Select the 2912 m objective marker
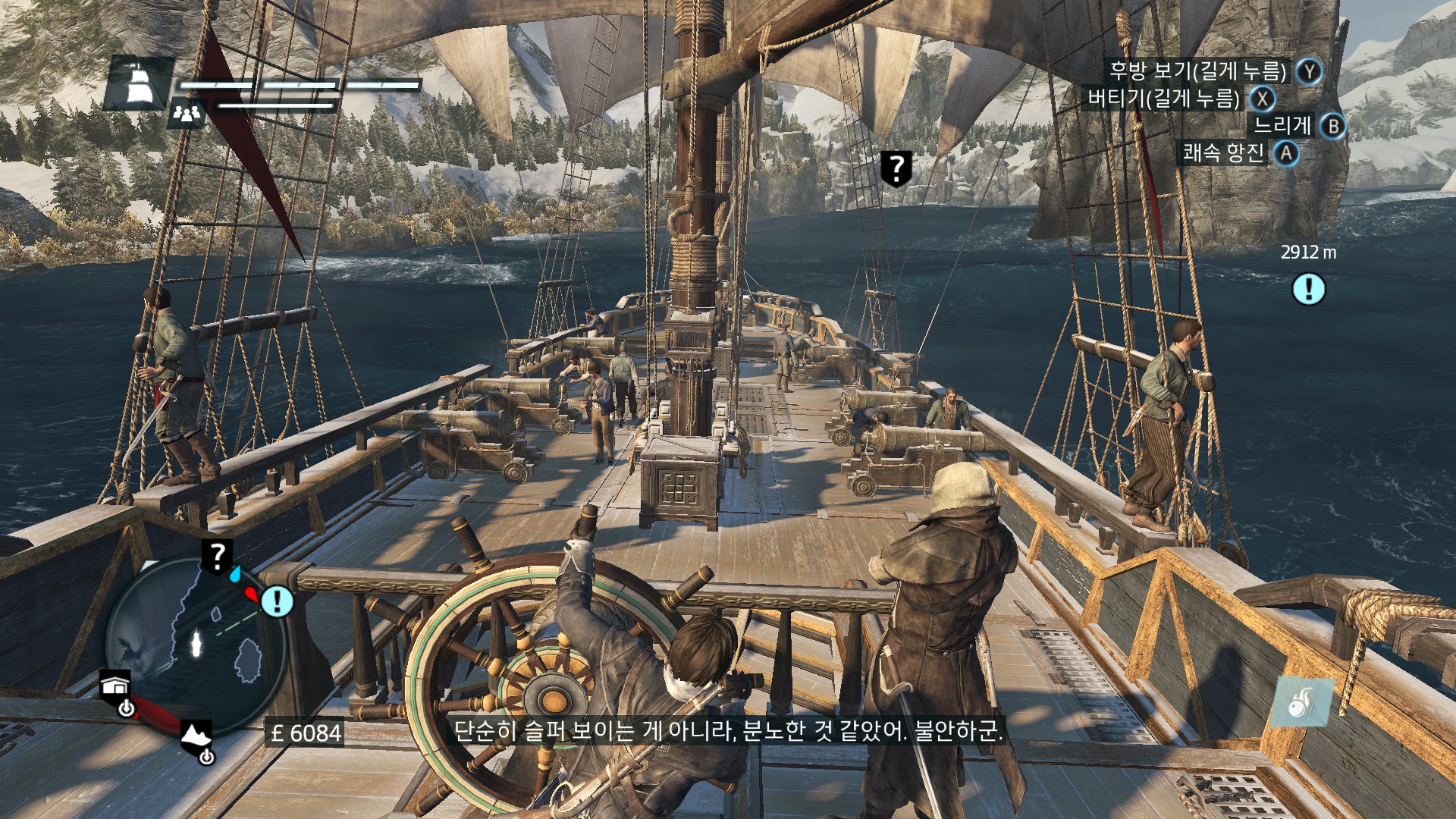 pos(1308,289)
